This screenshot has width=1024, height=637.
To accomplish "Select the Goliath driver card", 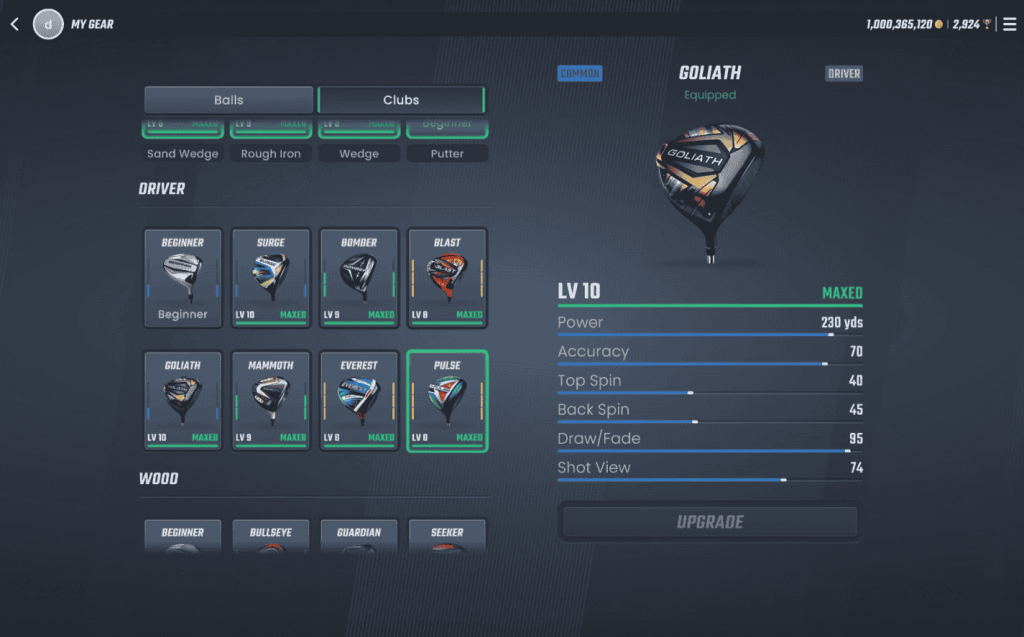I will (183, 400).
